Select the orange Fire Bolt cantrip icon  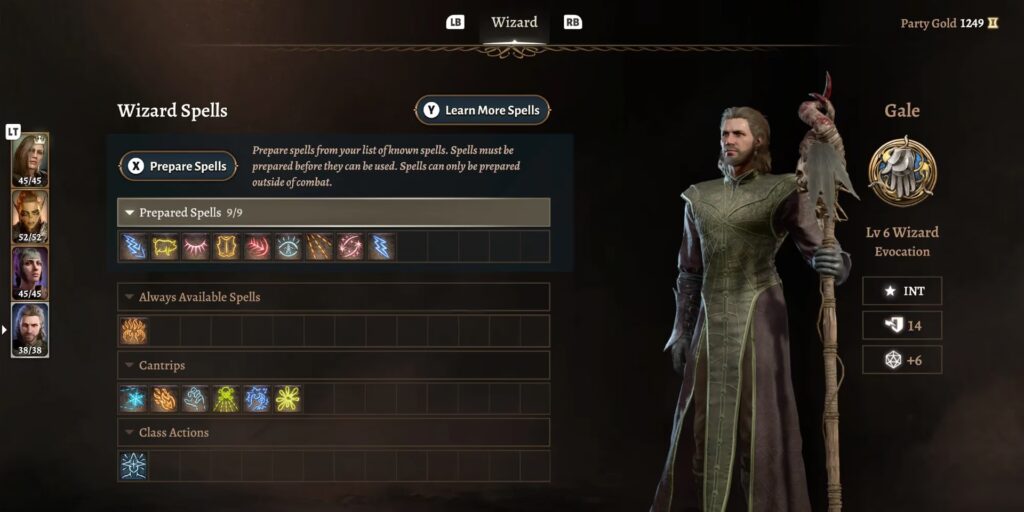[165, 399]
